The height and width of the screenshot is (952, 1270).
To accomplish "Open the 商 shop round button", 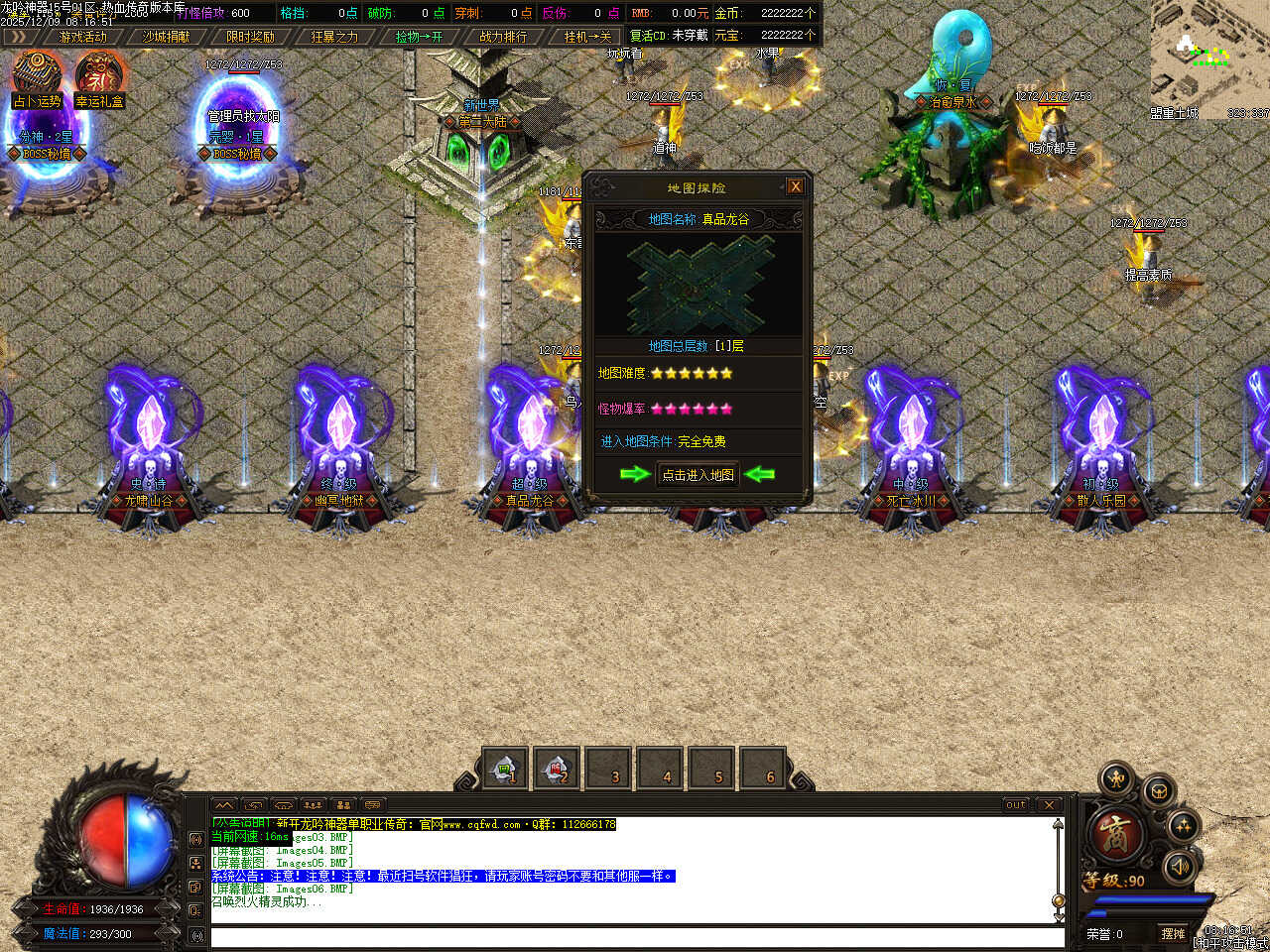I will click(x=1115, y=833).
